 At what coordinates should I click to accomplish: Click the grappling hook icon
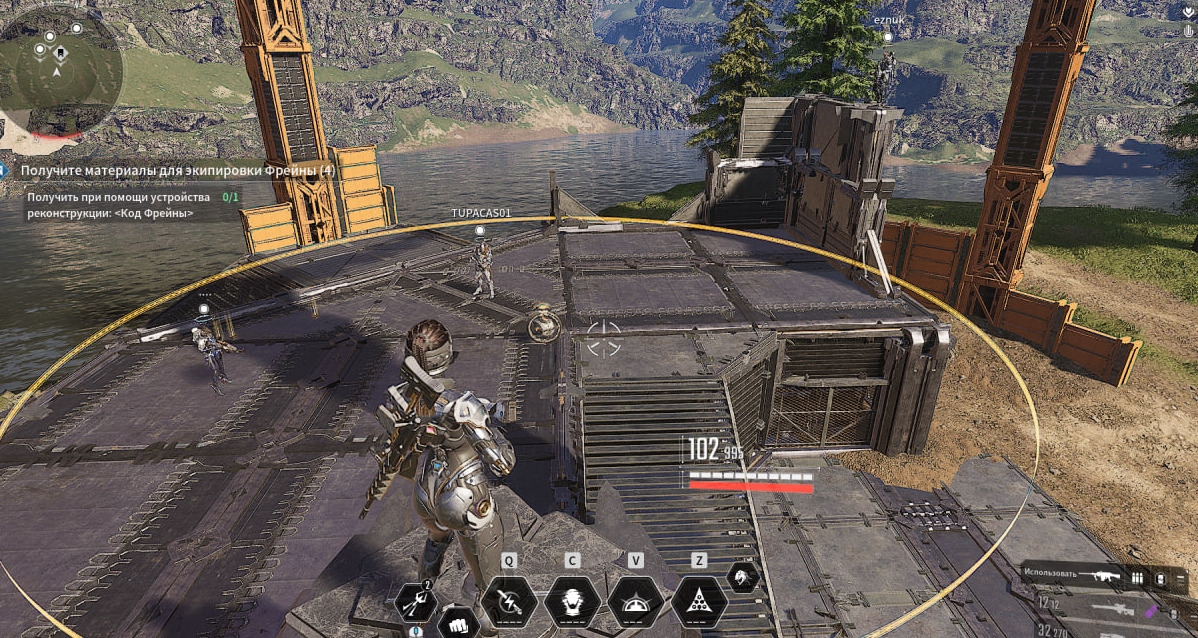[415, 602]
